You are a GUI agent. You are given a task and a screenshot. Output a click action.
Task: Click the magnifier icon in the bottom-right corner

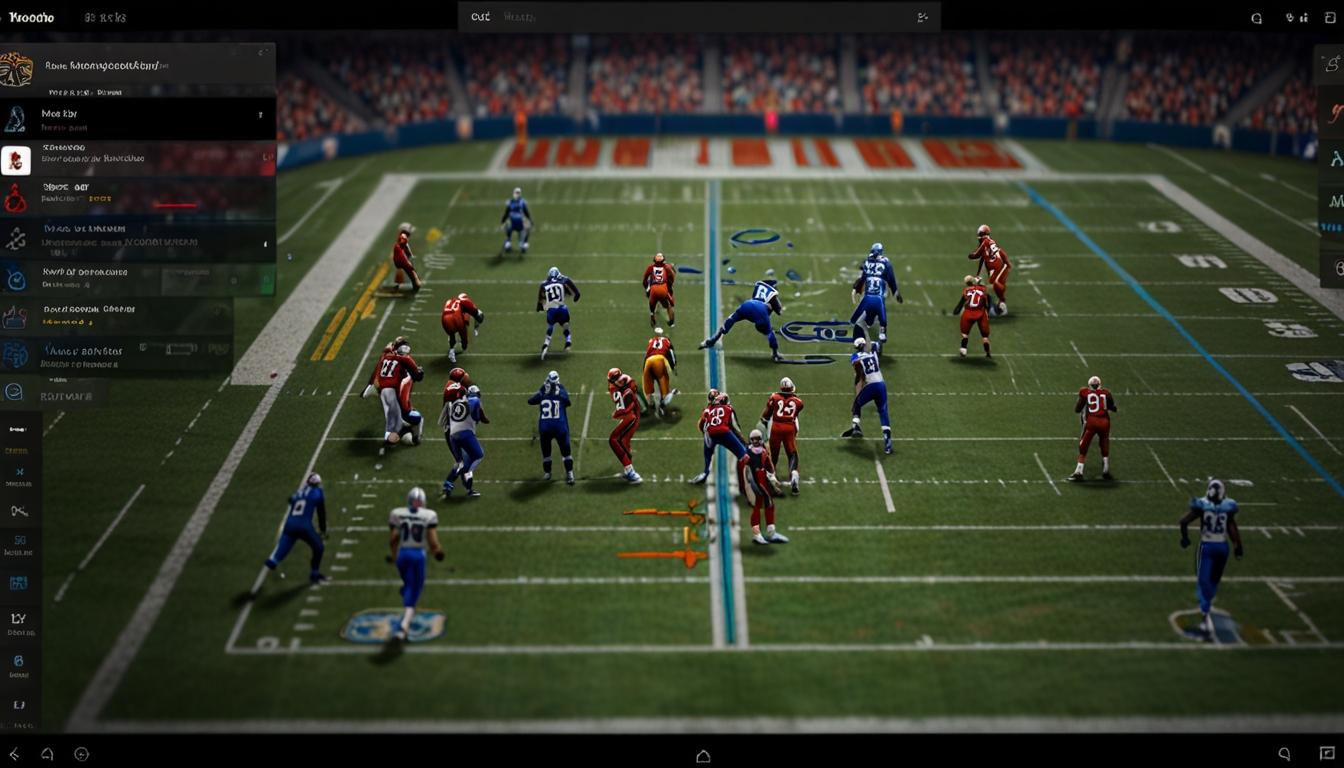1284,754
